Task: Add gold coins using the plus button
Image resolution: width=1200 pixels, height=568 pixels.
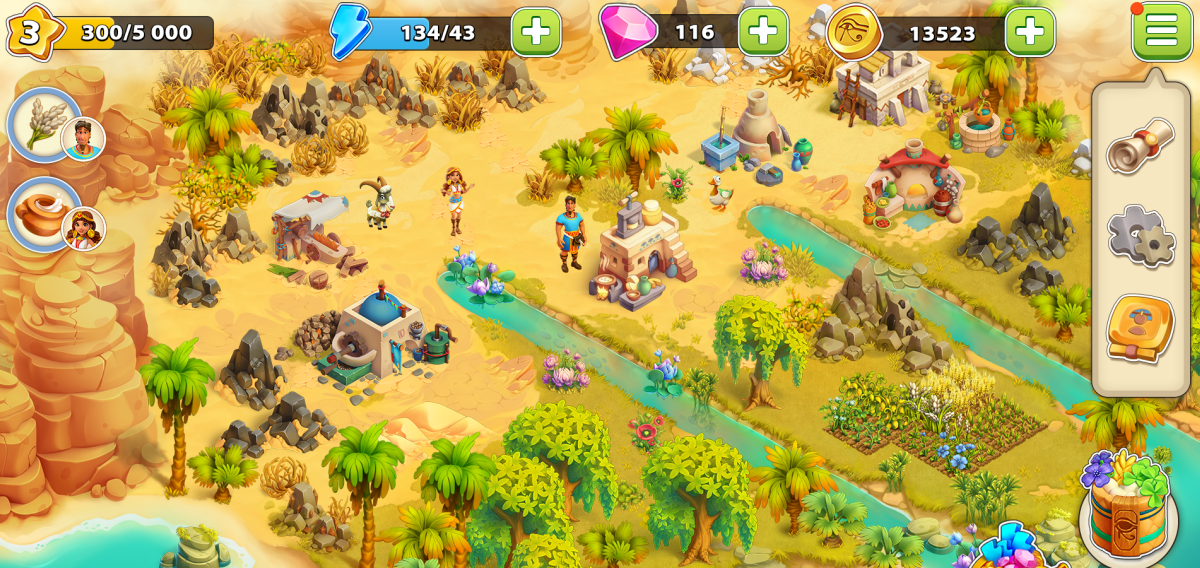Action: point(1029,32)
